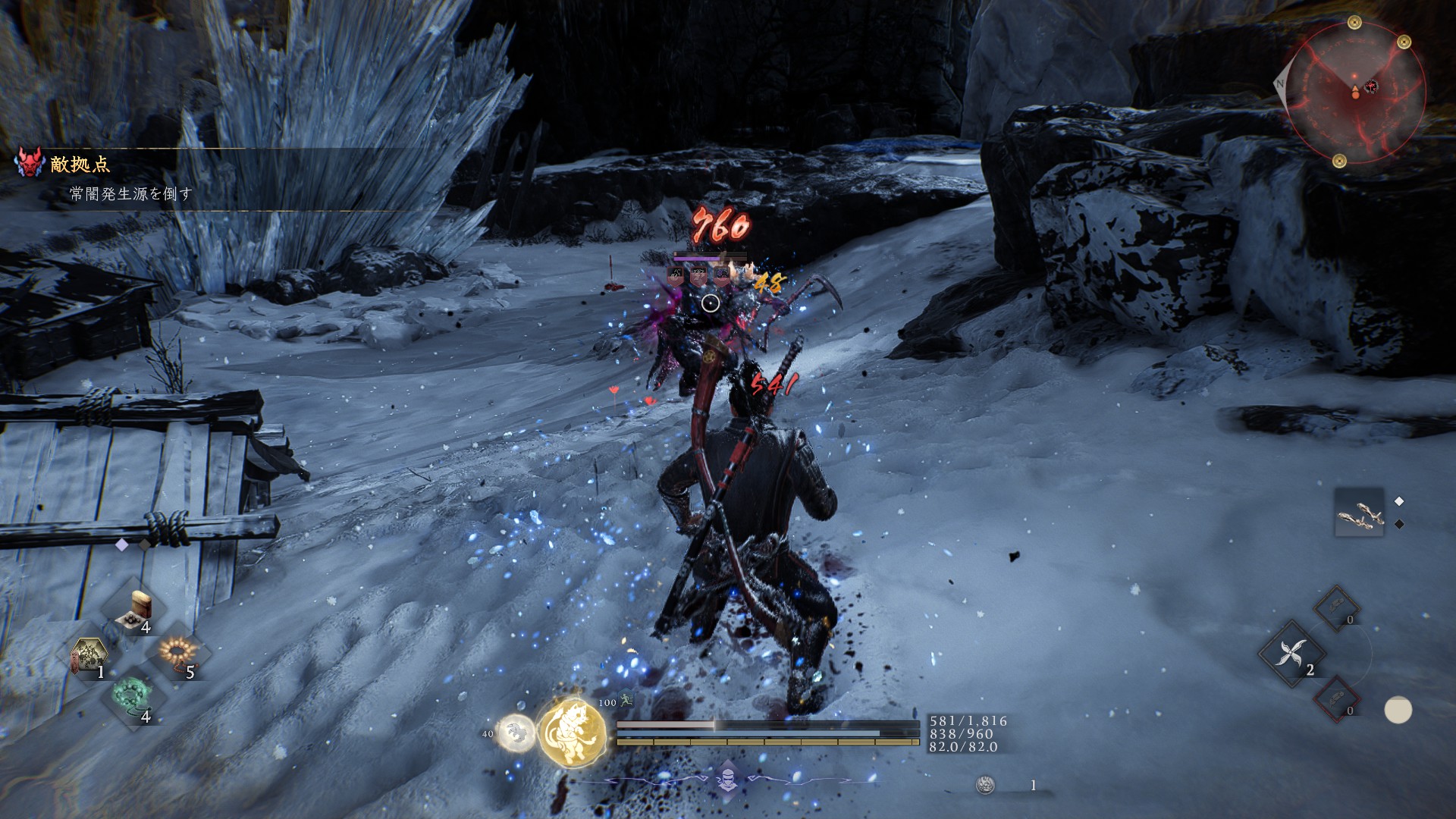Screen dimensions: 1456x819
Task: Activate the golden cat guardian spirit
Action: pyautogui.click(x=572, y=733)
